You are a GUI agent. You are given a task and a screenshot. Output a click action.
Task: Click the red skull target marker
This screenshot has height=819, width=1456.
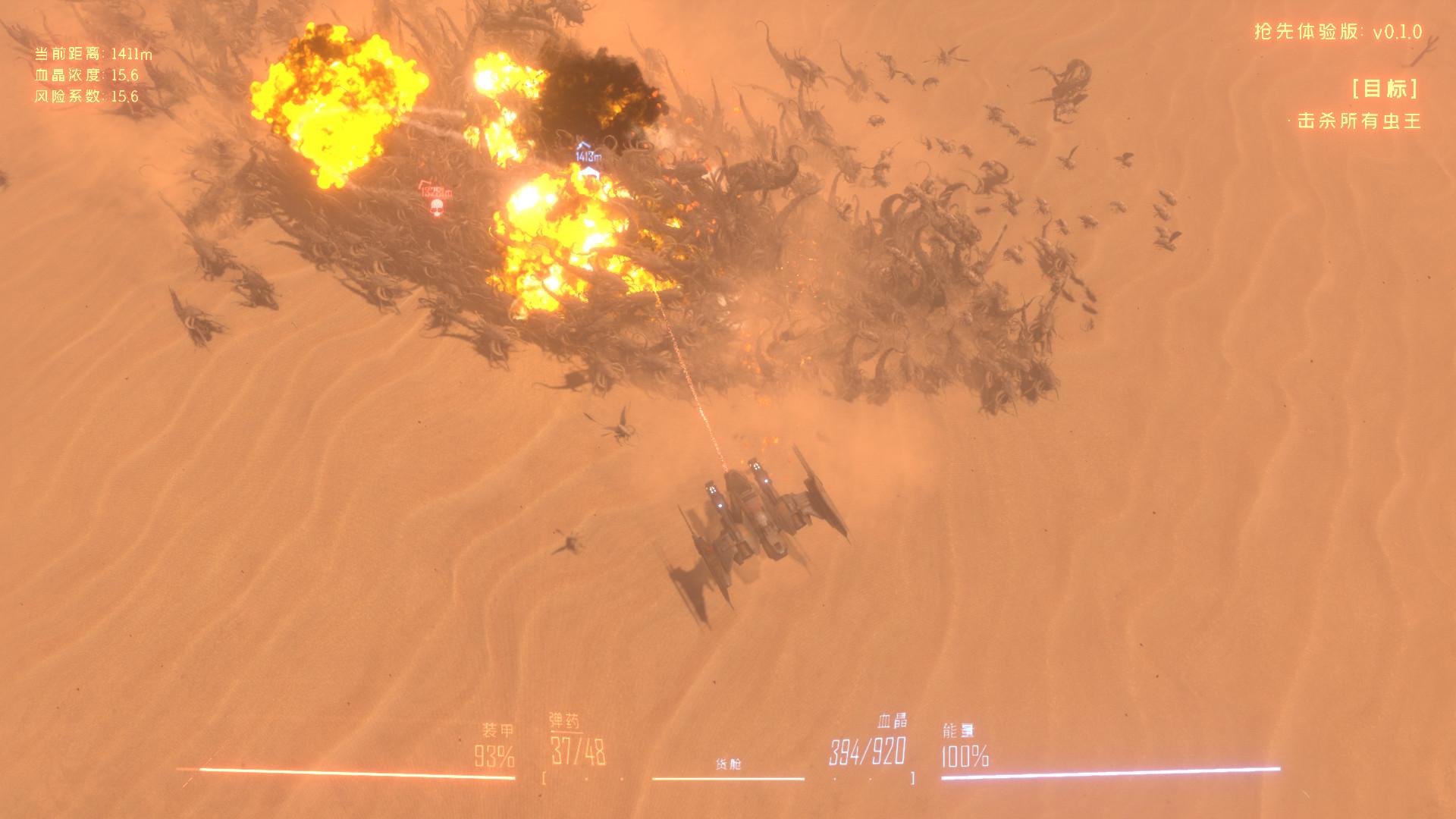pyautogui.click(x=436, y=206)
